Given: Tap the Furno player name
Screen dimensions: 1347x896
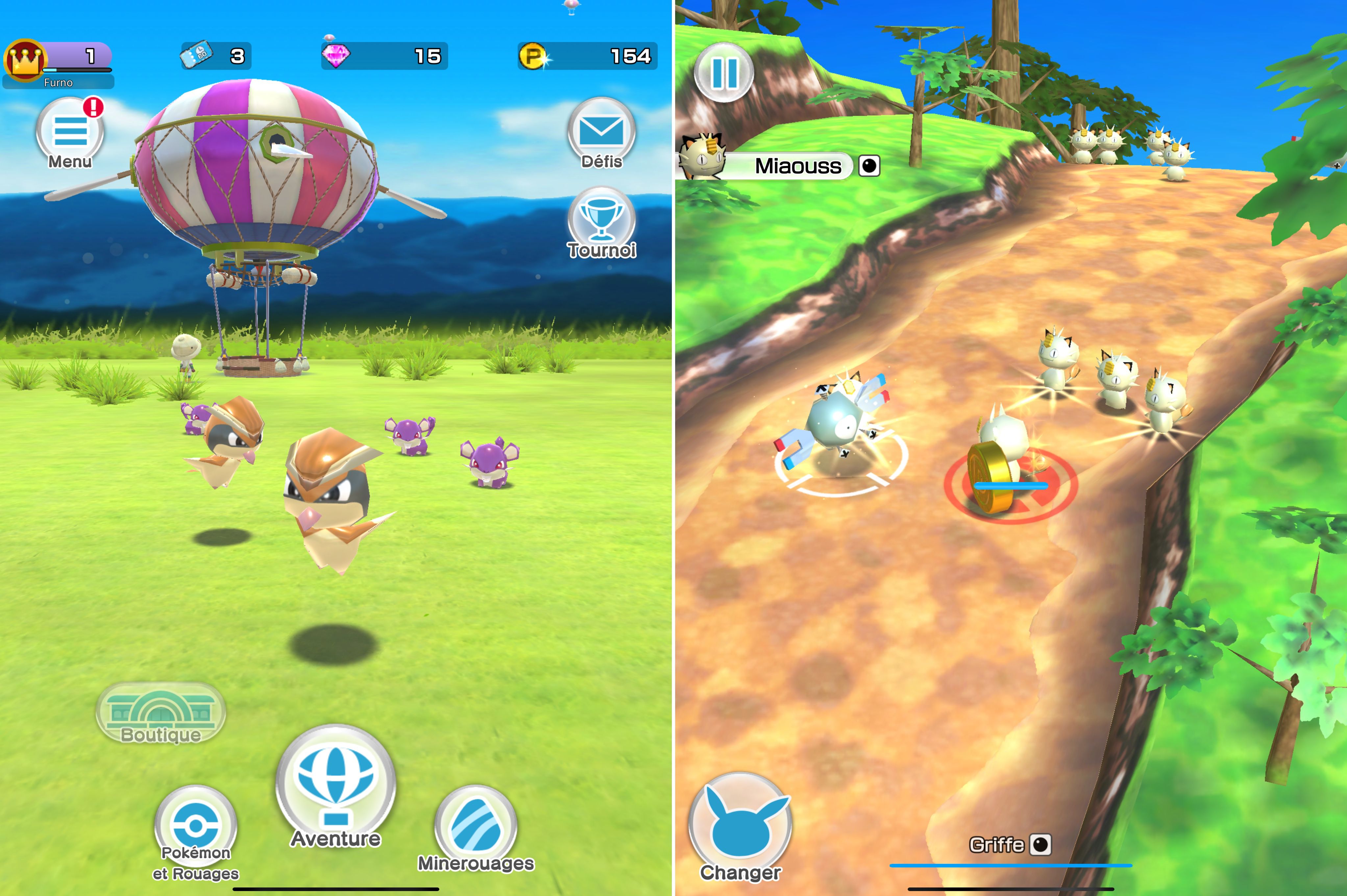Looking at the screenshot, I should click(x=60, y=82).
